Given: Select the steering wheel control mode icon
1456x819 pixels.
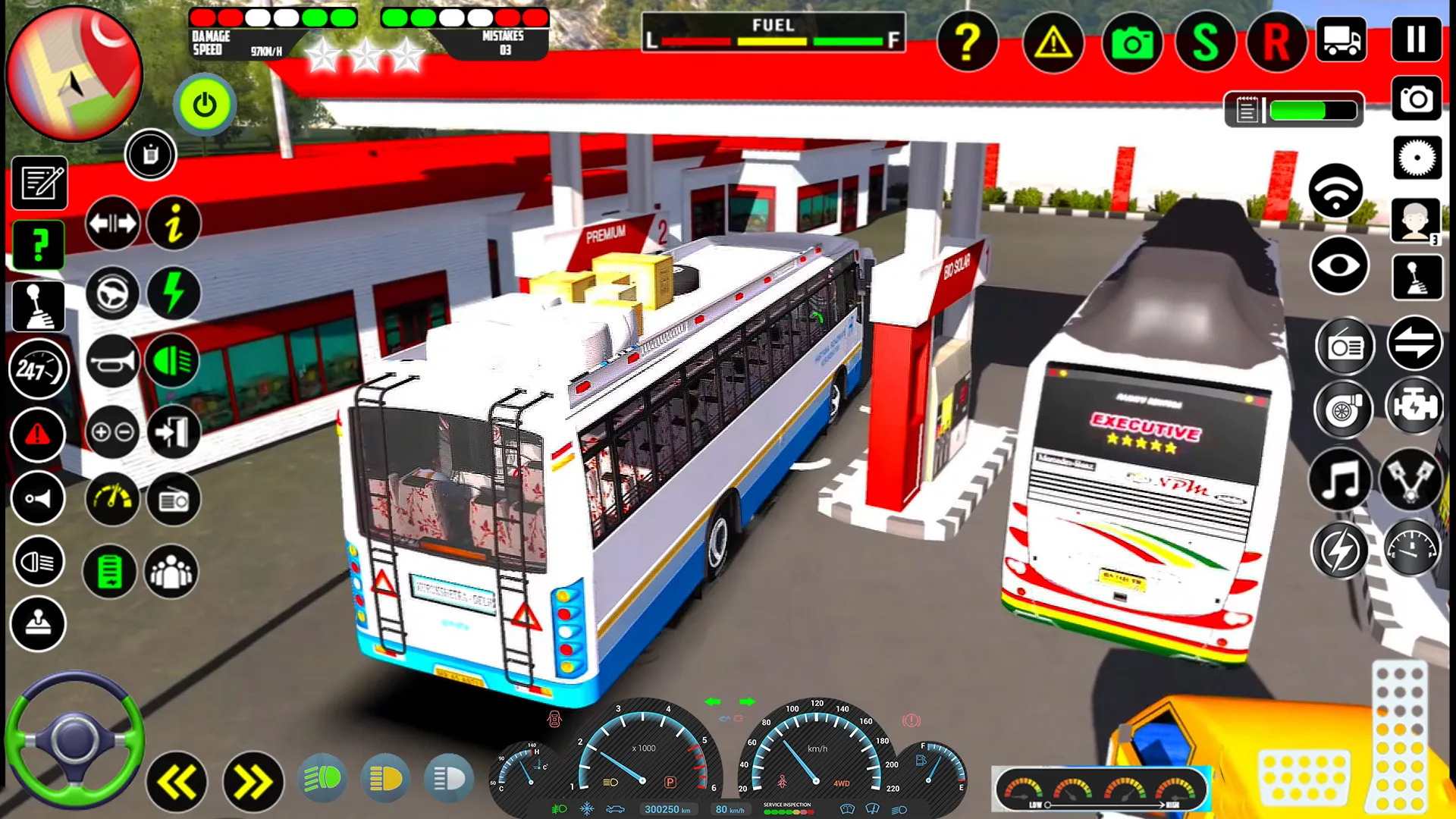Looking at the screenshot, I should click(x=112, y=293).
